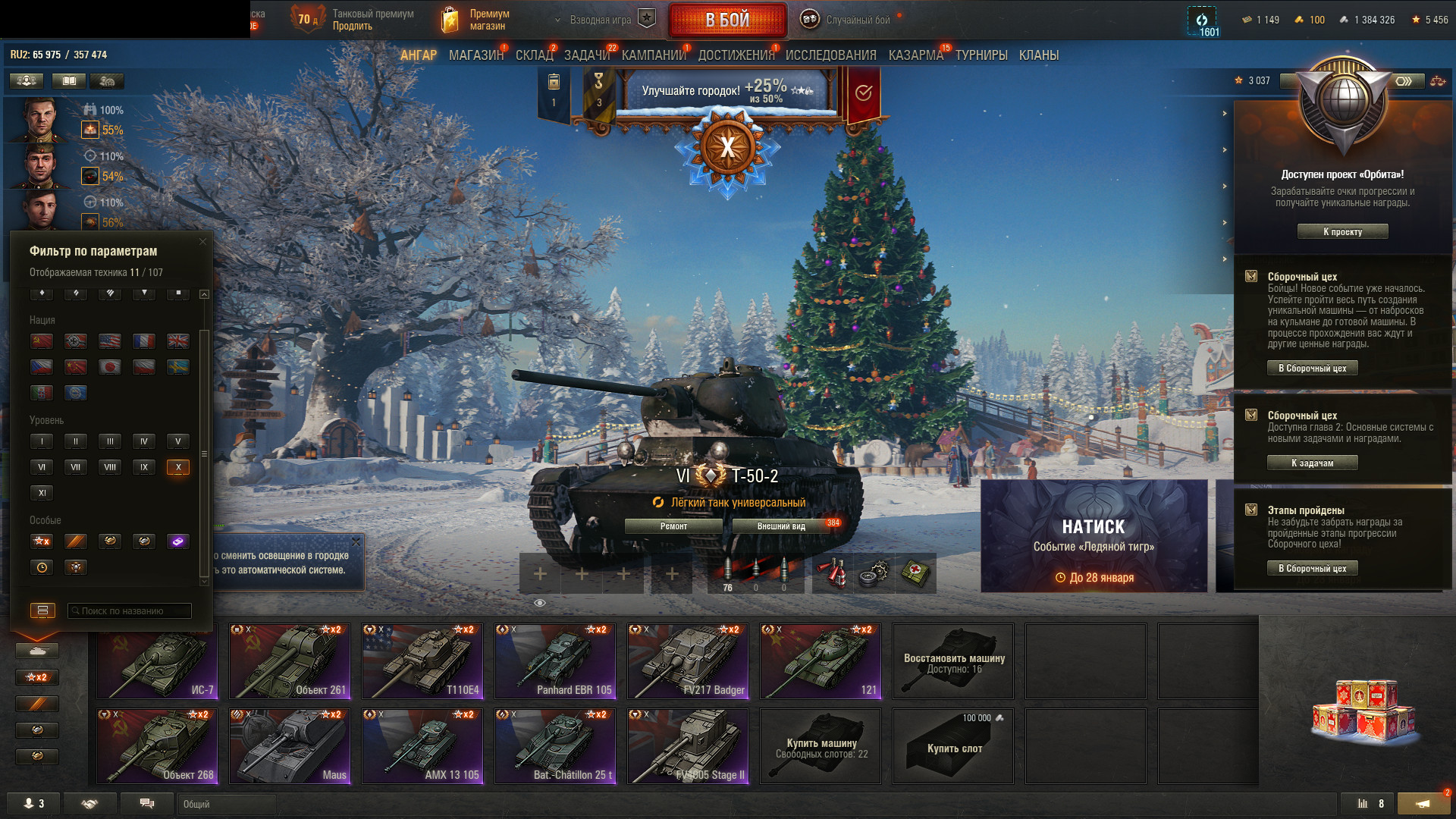Click Купить слот for 100 000
Image resolution: width=1456 pixels, height=819 pixels.
point(953,746)
